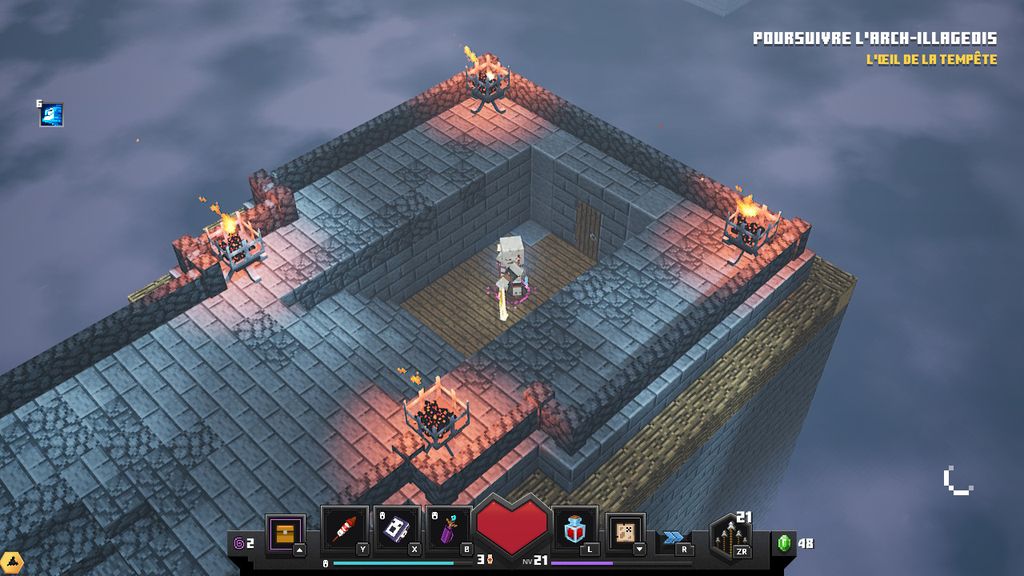1024x576 pixels.
Task: Click the yellow triangle icon in the corner
Action: [11, 563]
